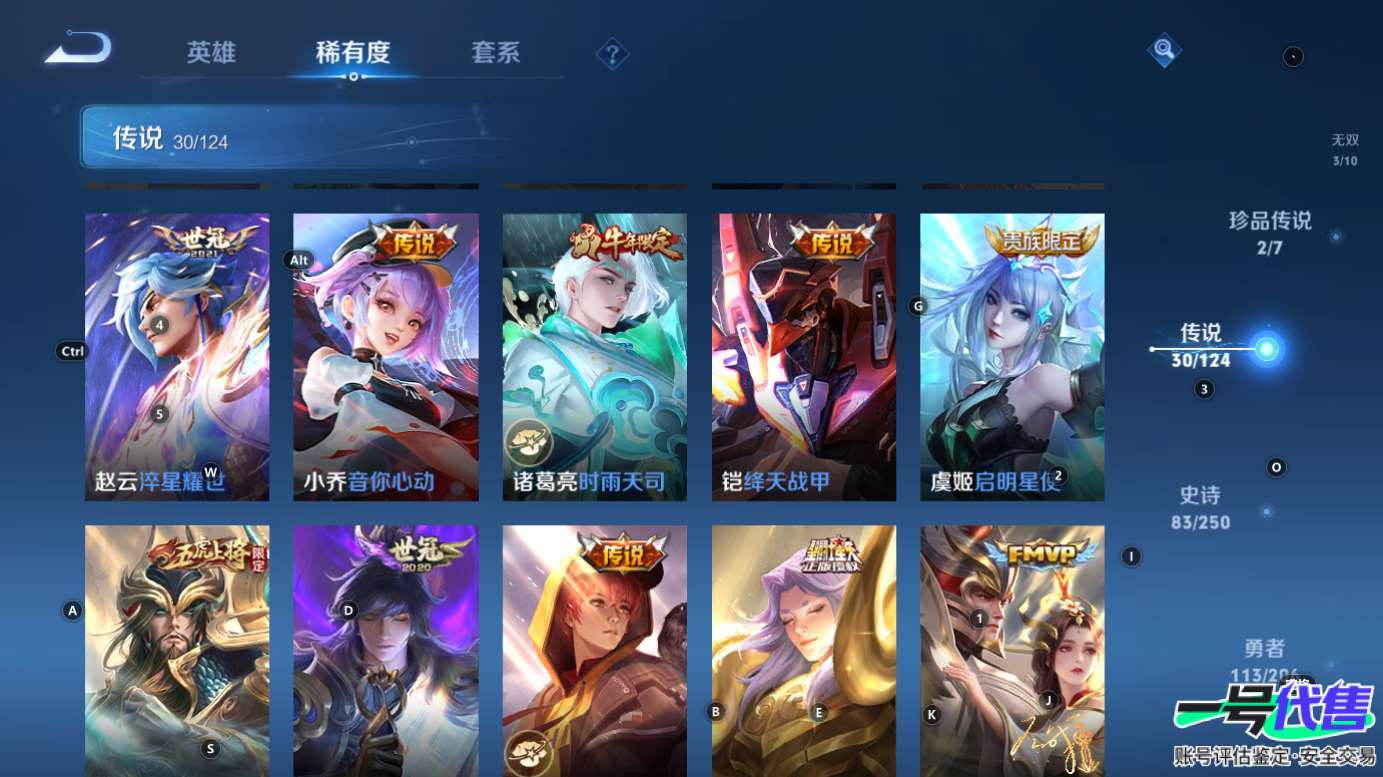Viewport: 1383px width, 777px height.
Task: Select the 五虎上将 limited skin card
Action: click(177, 650)
